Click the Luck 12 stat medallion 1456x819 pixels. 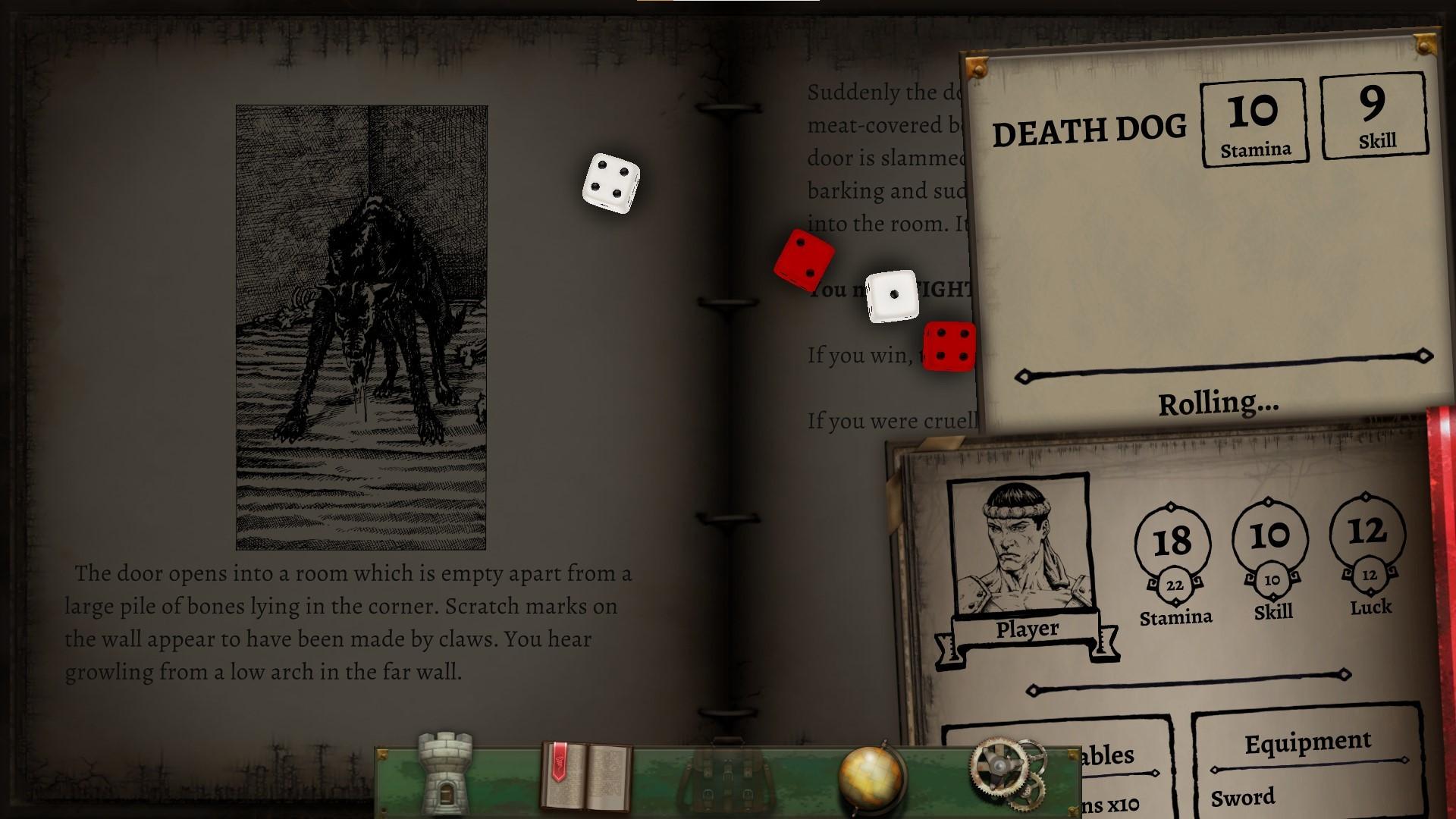click(1367, 532)
